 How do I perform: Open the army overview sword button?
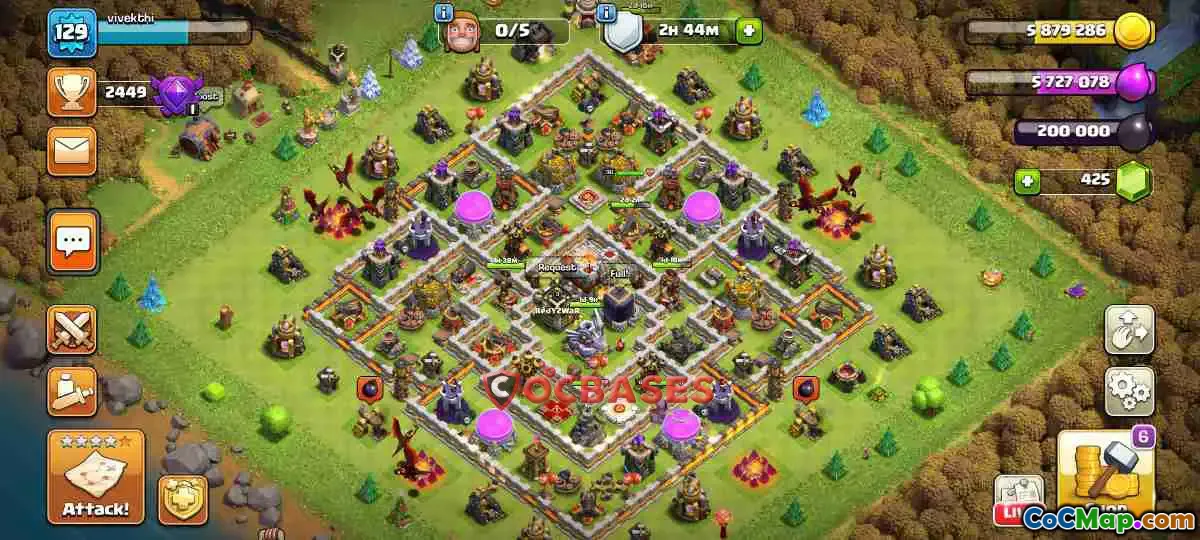(72, 391)
